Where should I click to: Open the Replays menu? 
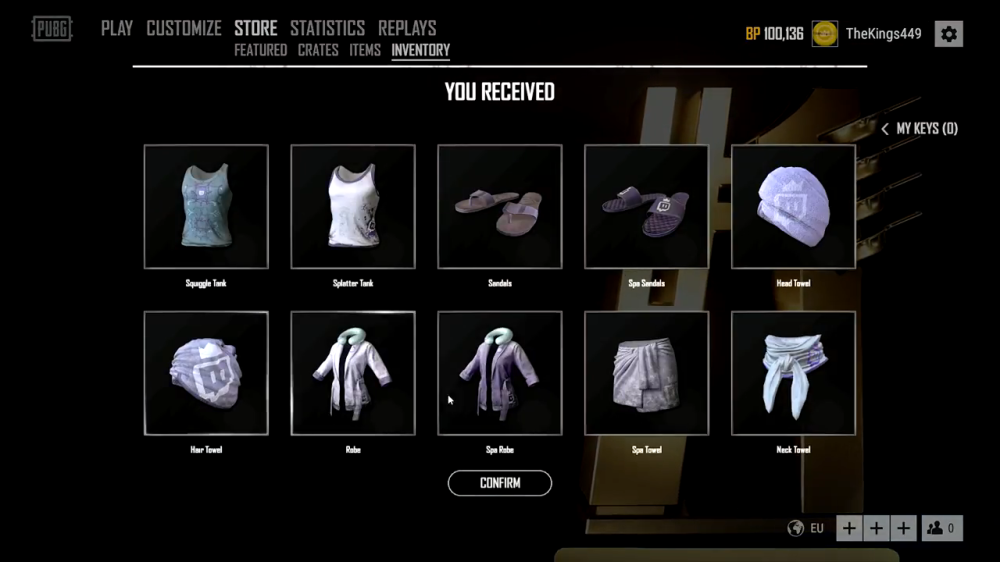(x=407, y=28)
